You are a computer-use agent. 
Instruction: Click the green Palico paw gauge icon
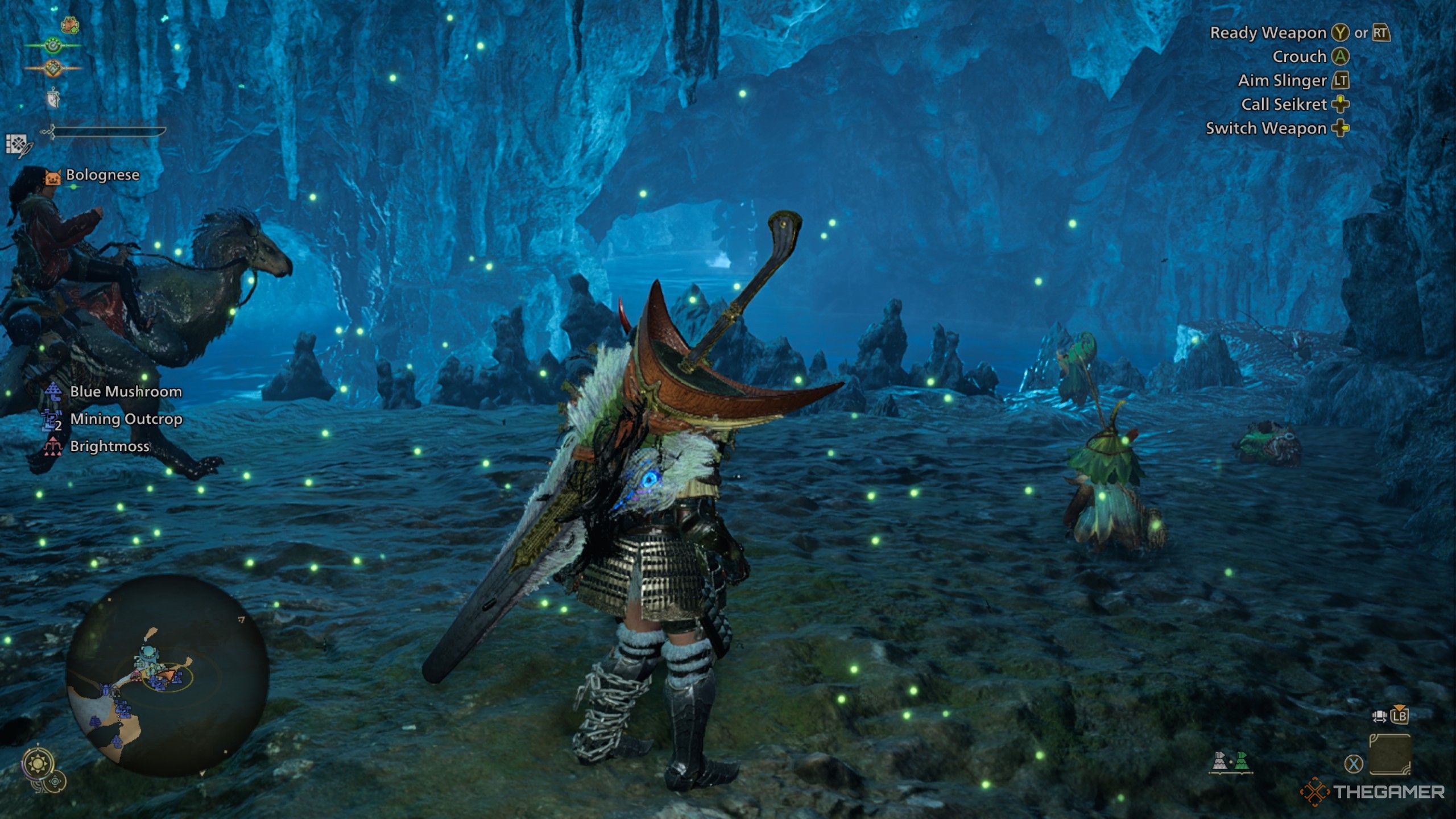pyautogui.click(x=53, y=45)
